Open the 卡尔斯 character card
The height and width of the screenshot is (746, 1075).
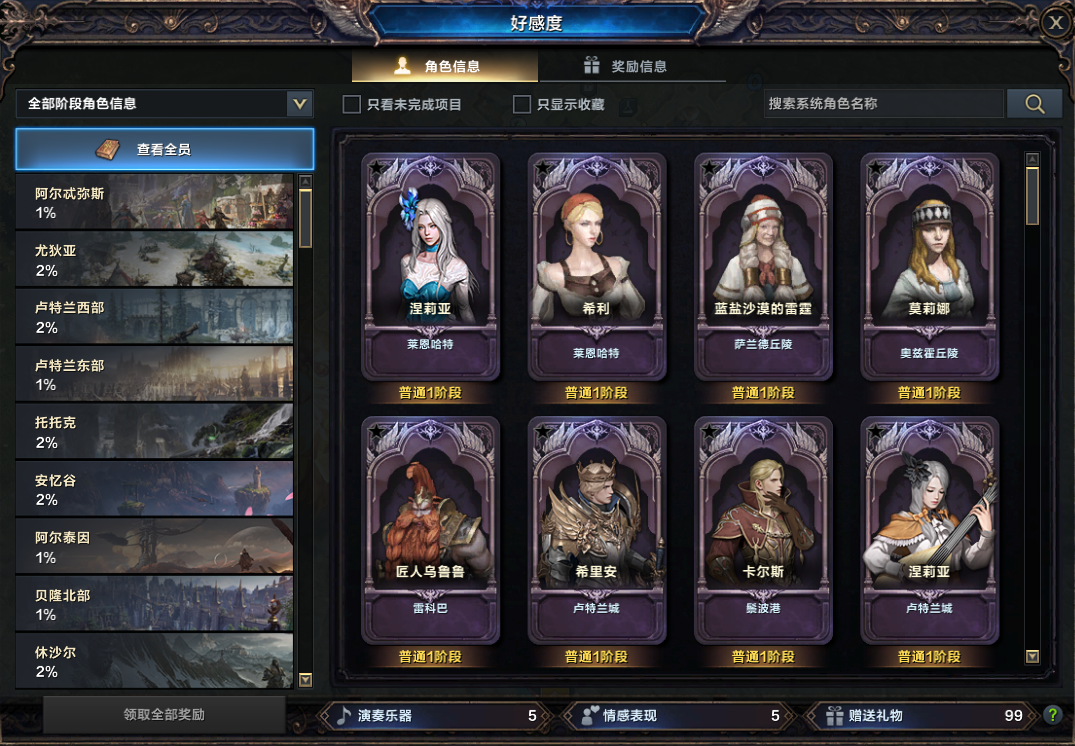click(763, 530)
